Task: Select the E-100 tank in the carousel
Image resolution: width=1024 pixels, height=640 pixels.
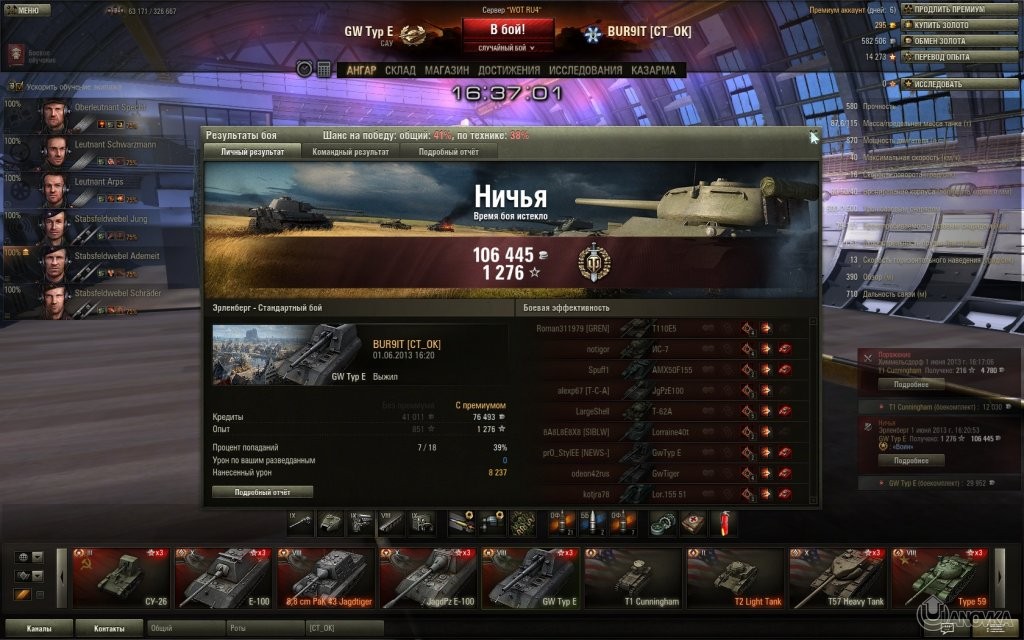Action: click(222, 577)
